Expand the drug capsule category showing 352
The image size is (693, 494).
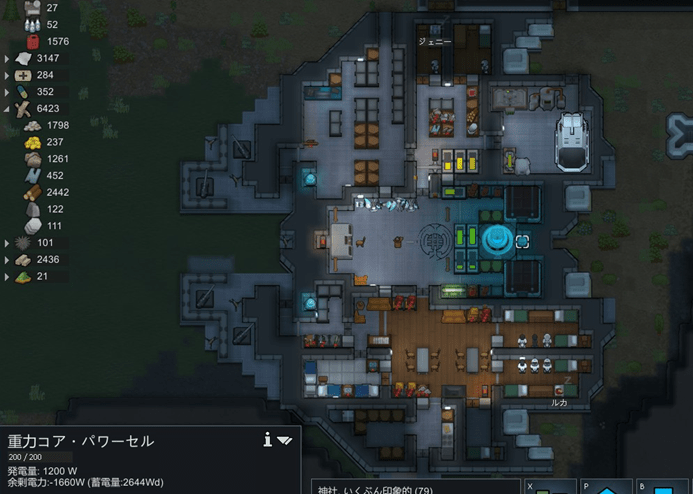[x=7, y=92]
